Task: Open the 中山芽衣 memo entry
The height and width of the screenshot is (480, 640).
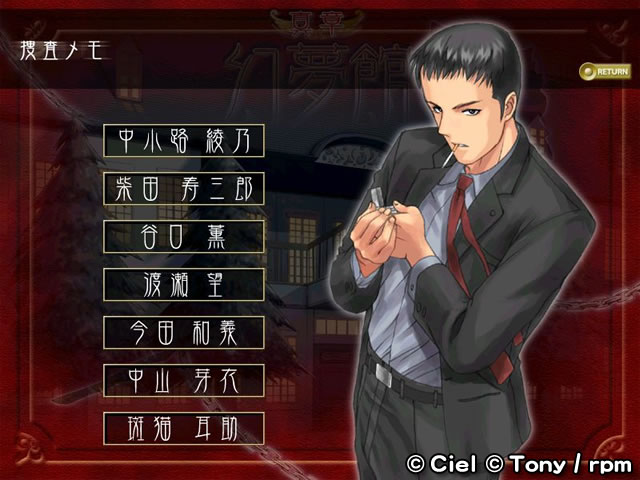Action: point(184,380)
